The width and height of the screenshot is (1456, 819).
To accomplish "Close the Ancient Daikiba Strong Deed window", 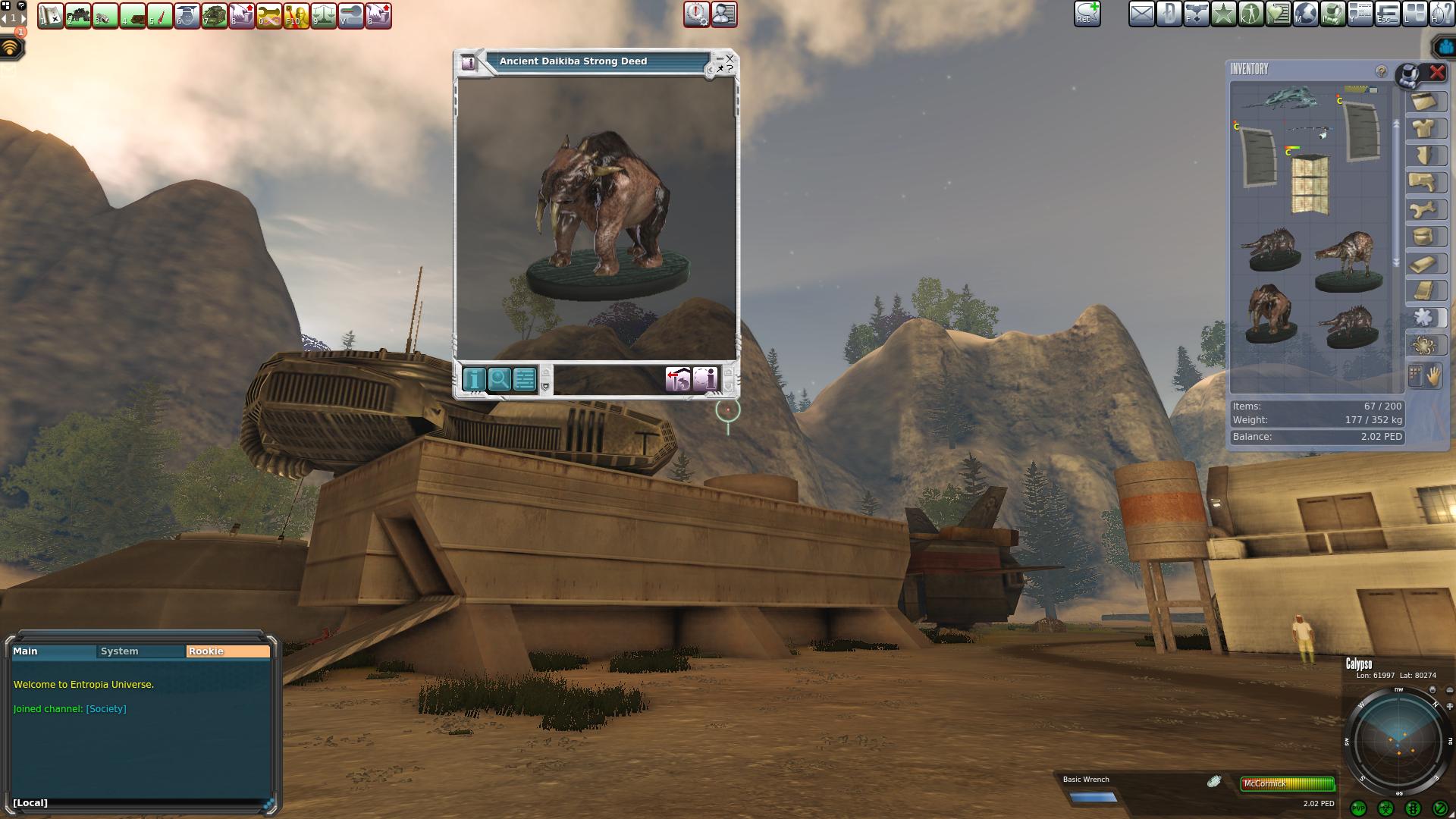I will 730,58.
